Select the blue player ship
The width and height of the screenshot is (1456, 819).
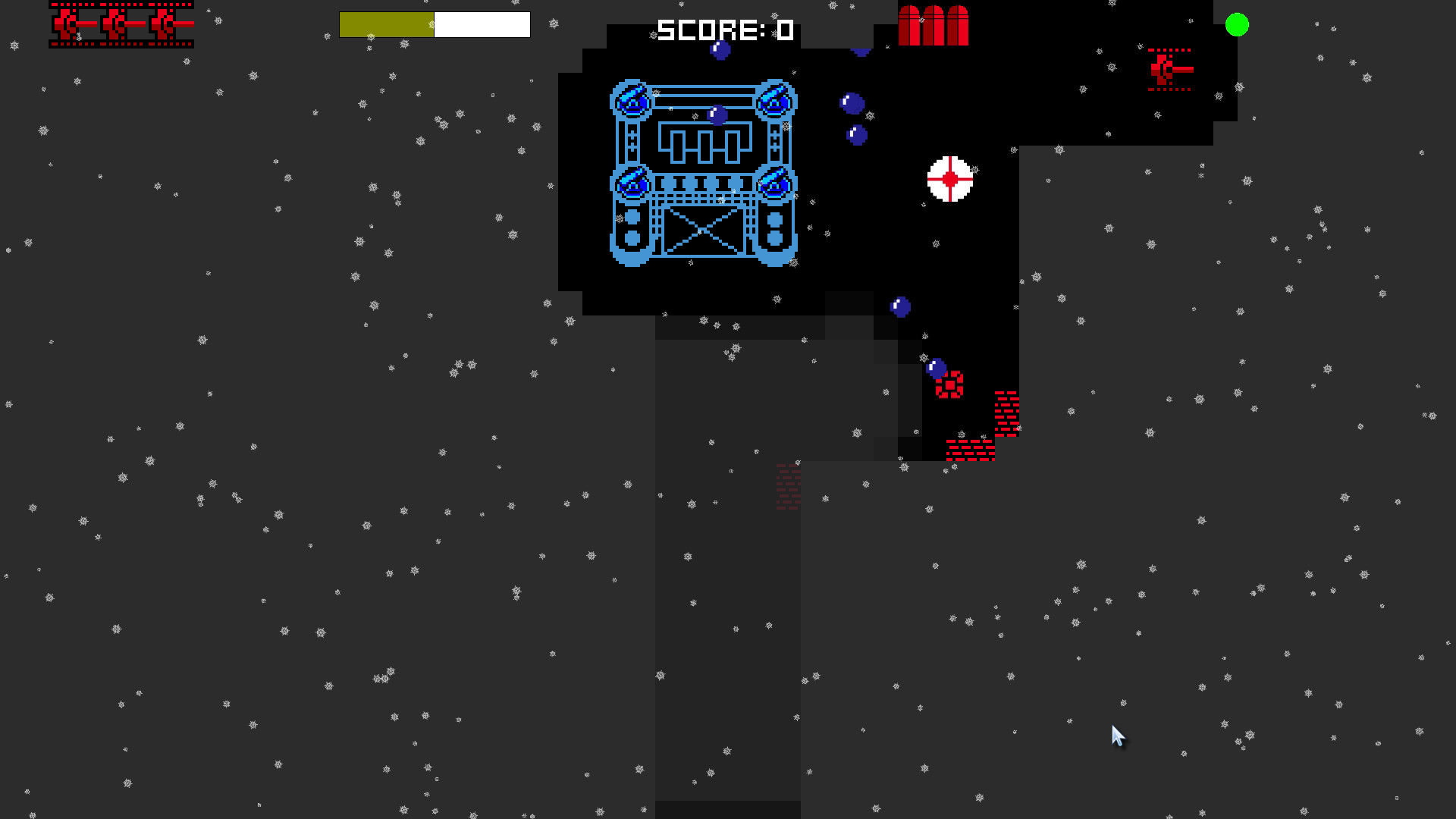tap(703, 174)
